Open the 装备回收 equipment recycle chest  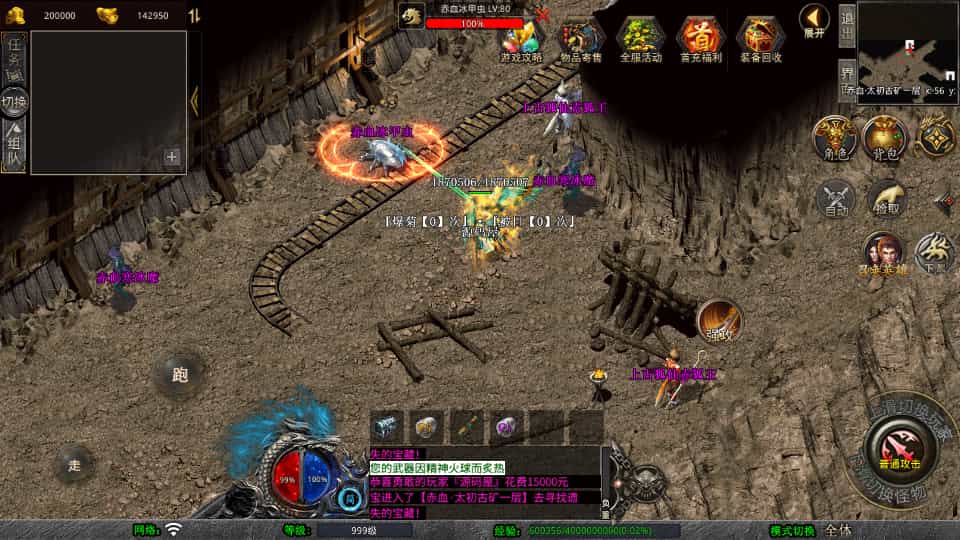pos(761,40)
